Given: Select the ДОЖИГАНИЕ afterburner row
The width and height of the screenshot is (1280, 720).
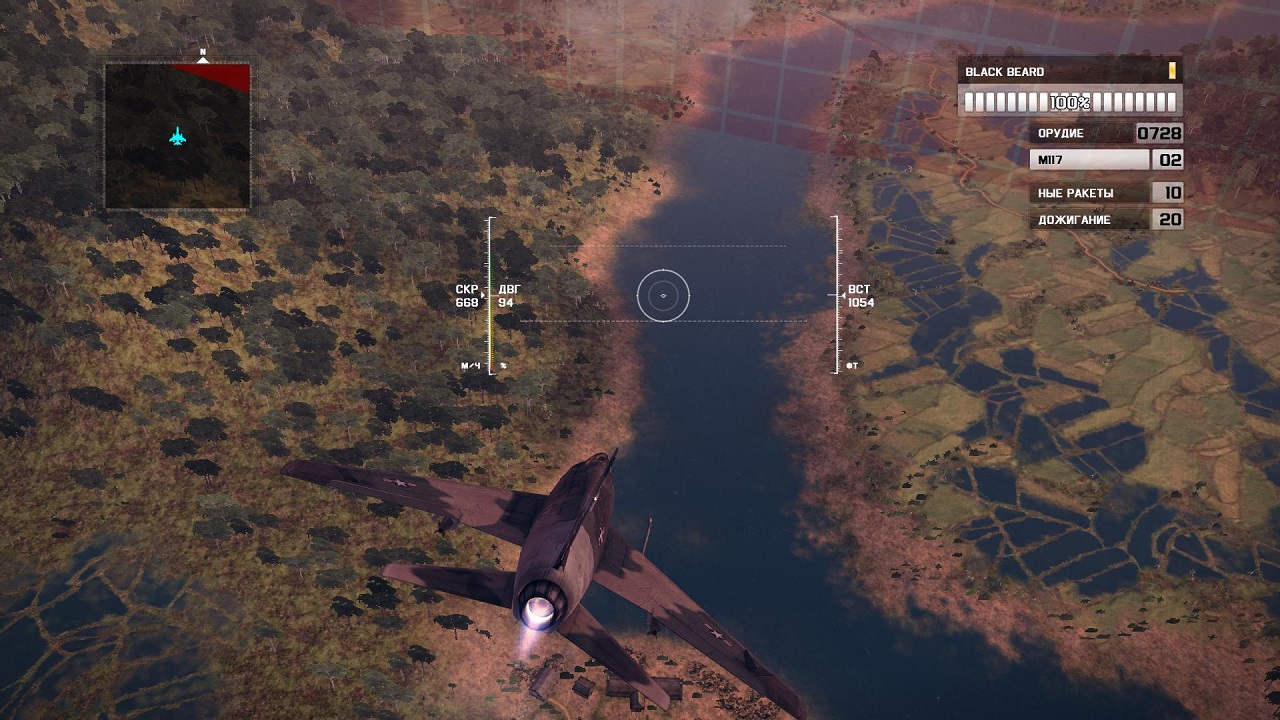Looking at the screenshot, I should point(1106,220).
